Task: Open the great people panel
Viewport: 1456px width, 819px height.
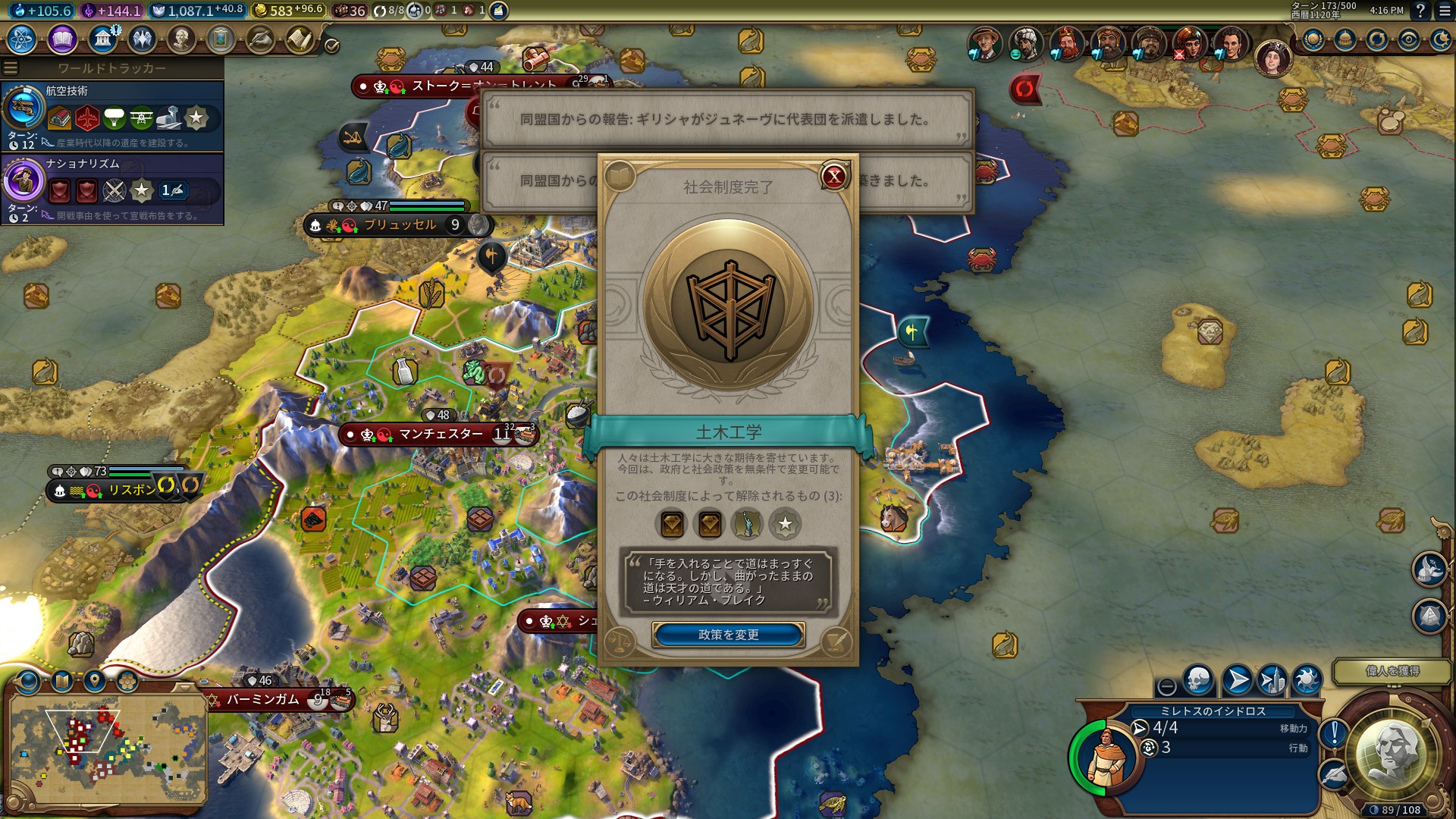Action: [181, 39]
